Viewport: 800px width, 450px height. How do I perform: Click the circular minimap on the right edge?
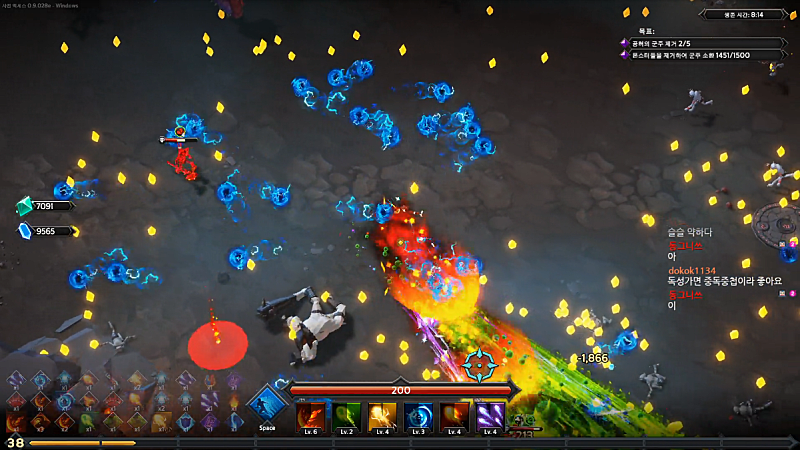781,220
